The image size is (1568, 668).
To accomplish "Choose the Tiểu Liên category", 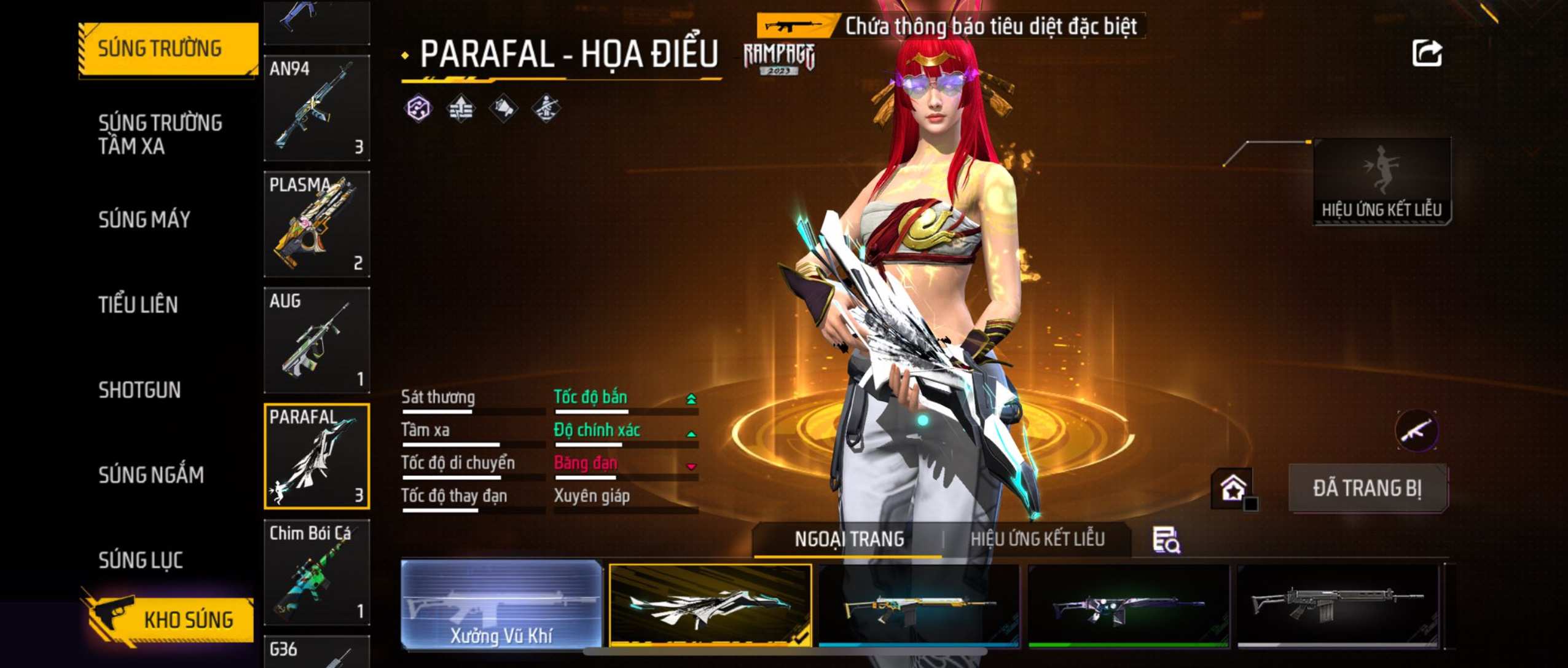I will 138,305.
